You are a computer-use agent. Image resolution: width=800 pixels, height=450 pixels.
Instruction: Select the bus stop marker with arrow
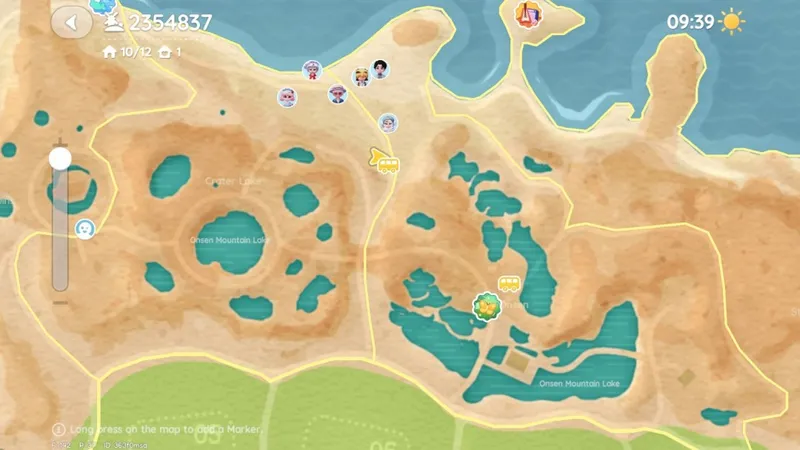click(384, 161)
